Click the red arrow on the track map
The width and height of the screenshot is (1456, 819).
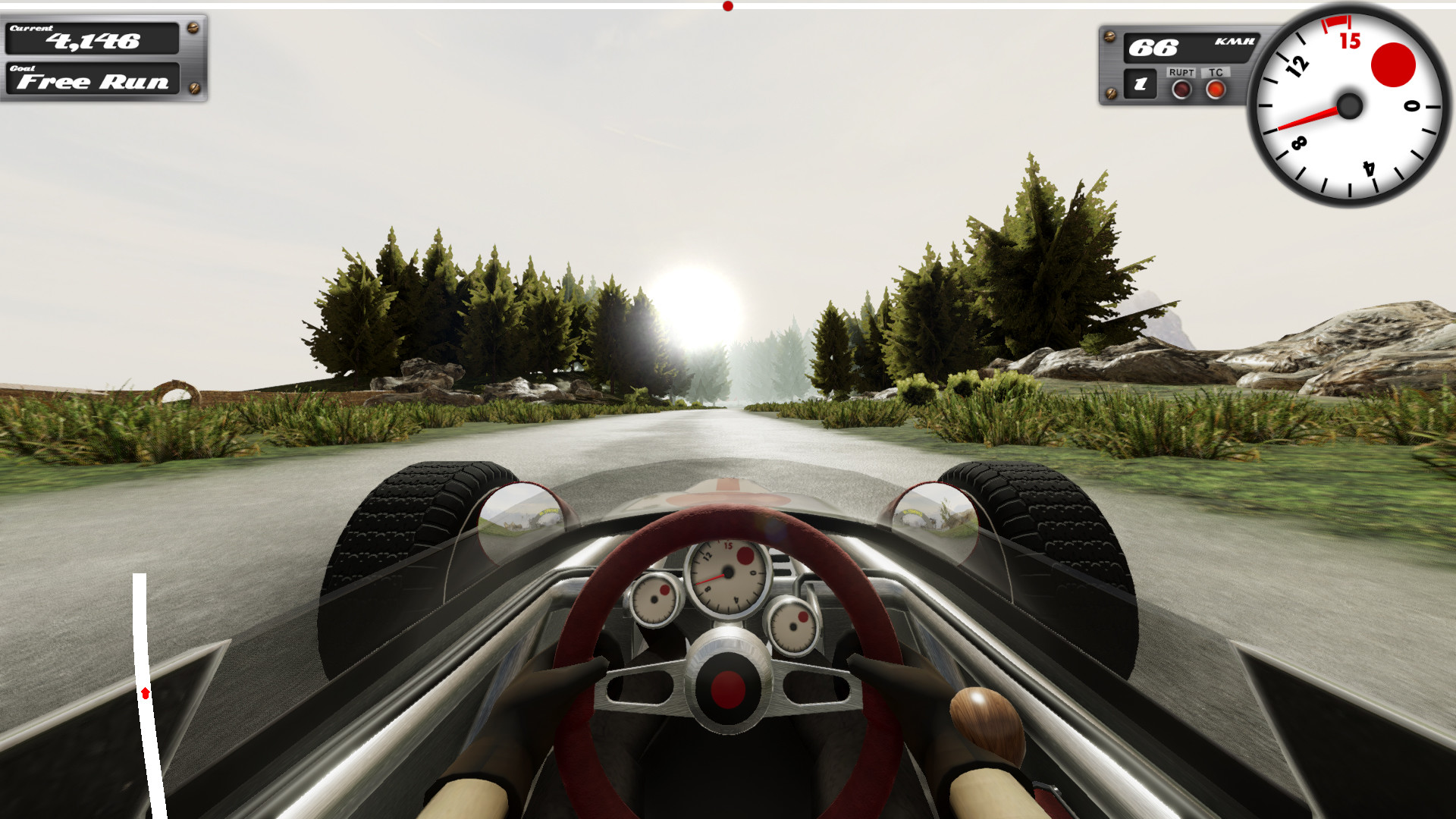pyautogui.click(x=144, y=692)
